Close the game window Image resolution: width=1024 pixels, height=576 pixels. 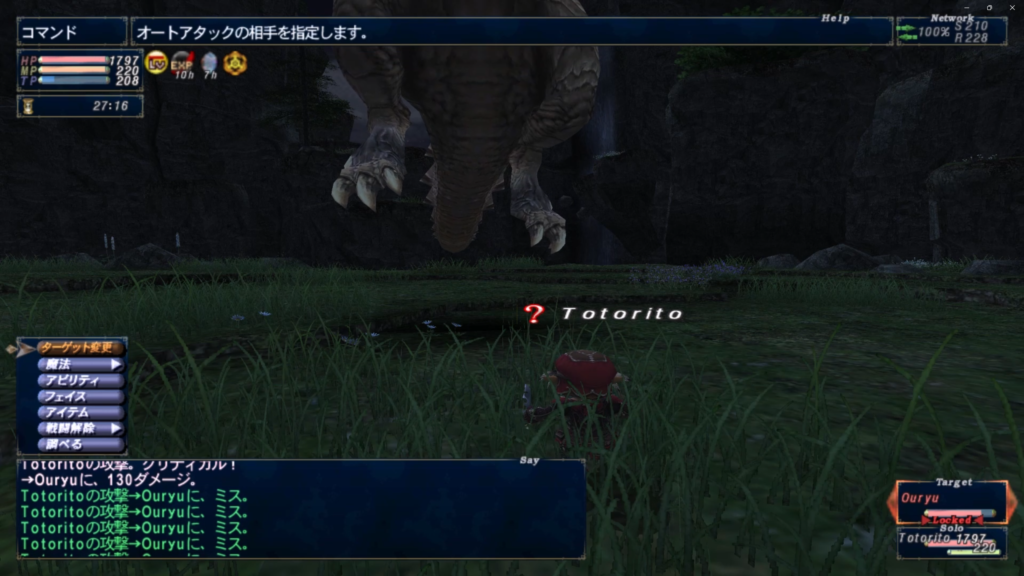(1012, 6)
